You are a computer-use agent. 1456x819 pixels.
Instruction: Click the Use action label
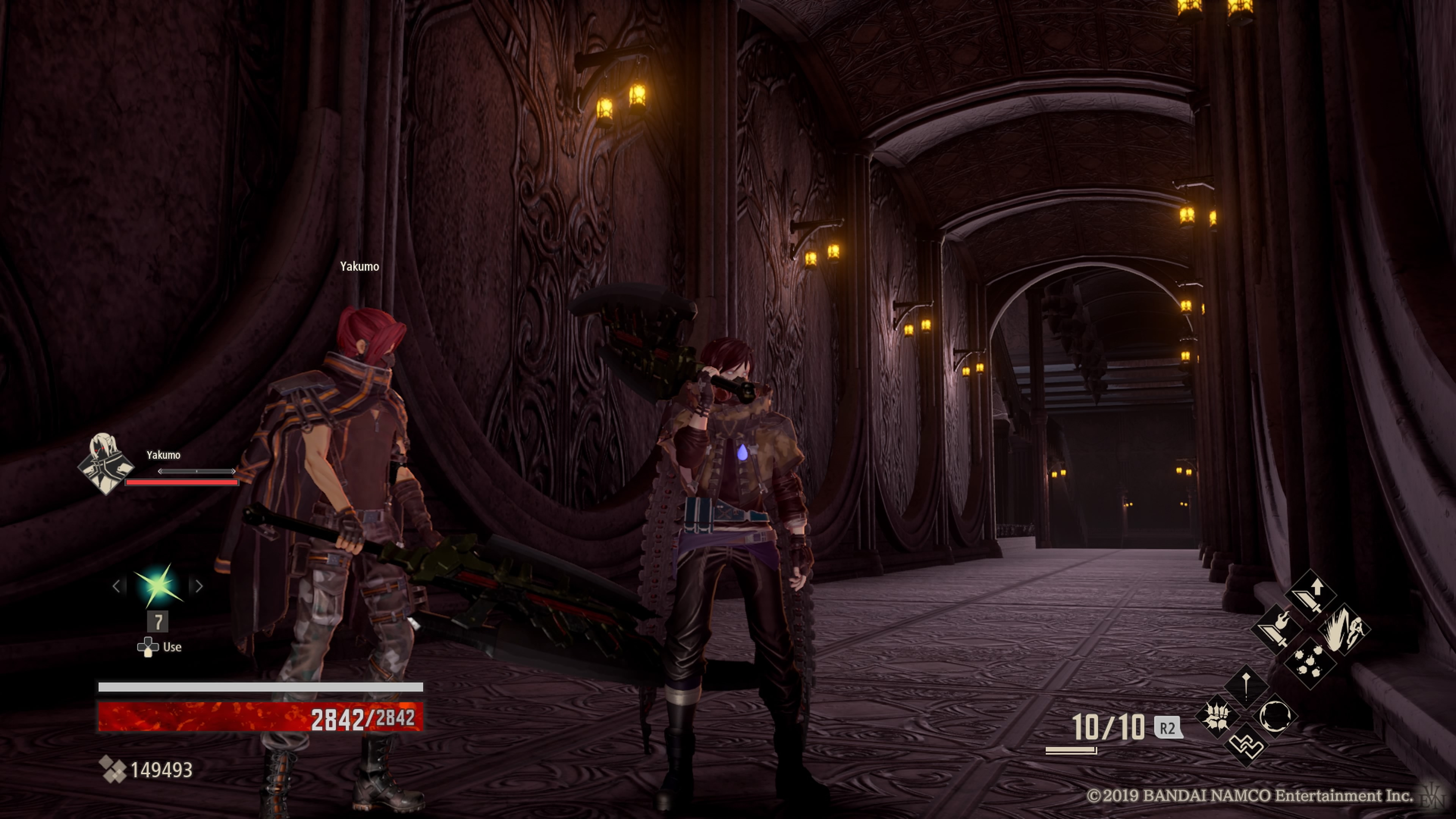(x=172, y=647)
